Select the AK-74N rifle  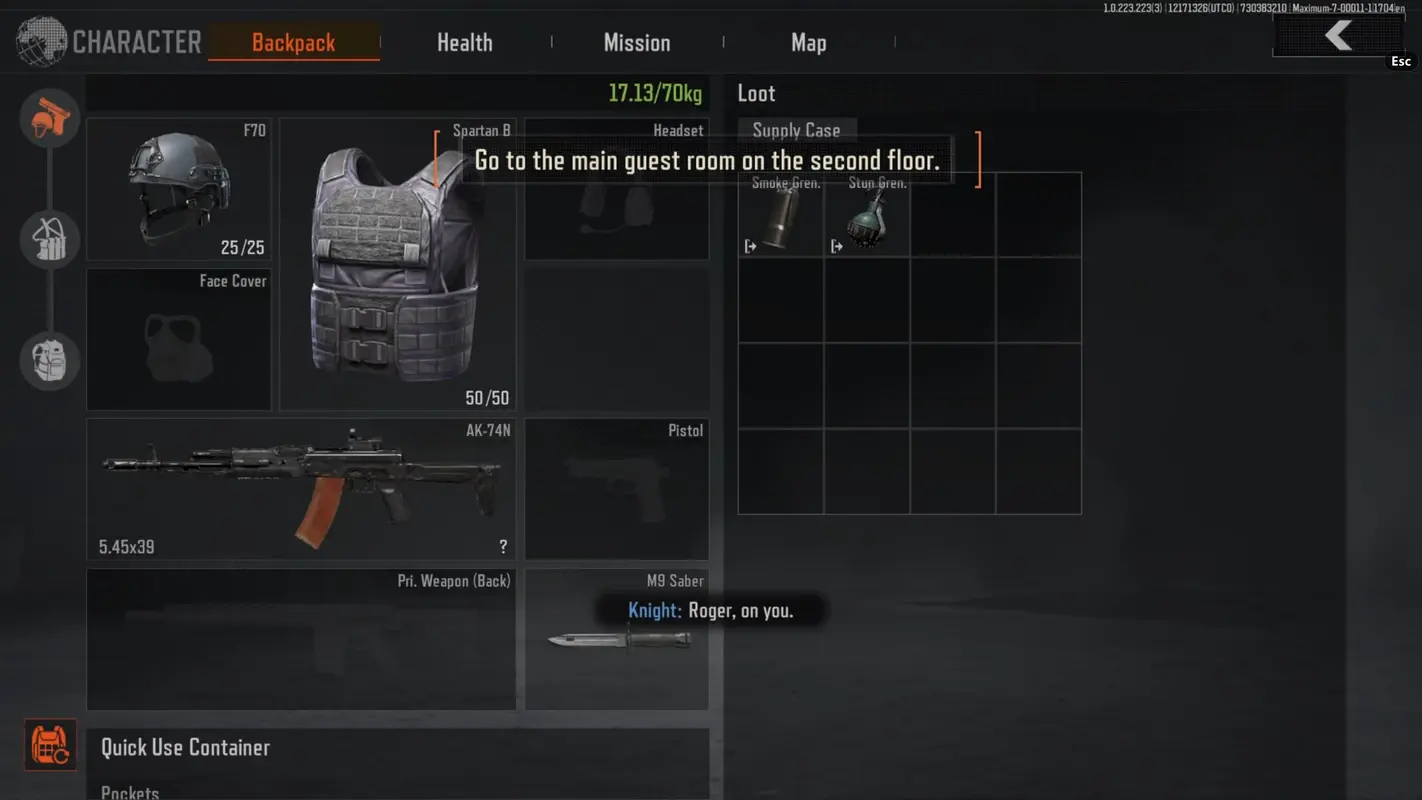pyautogui.click(x=300, y=488)
